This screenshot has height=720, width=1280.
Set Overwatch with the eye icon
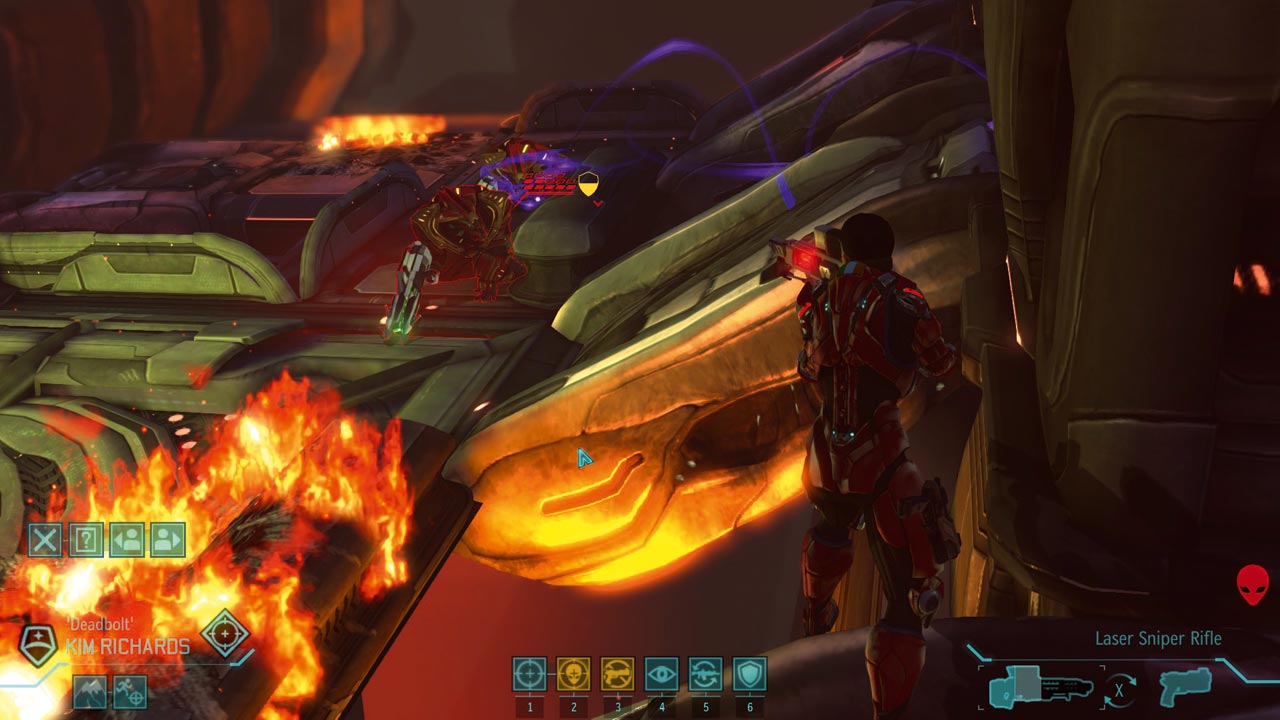[661, 674]
